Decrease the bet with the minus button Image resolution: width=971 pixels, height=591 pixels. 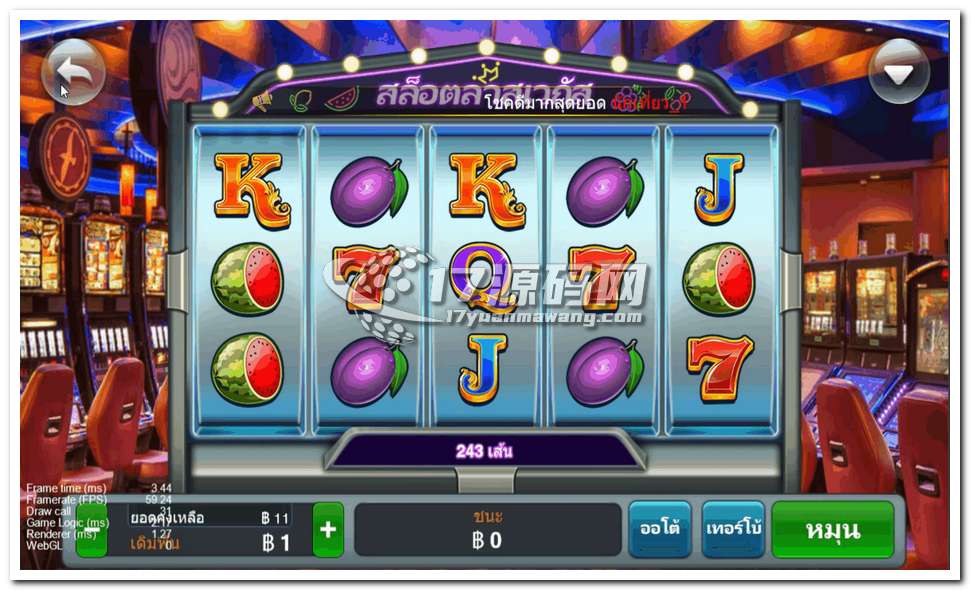click(92, 530)
